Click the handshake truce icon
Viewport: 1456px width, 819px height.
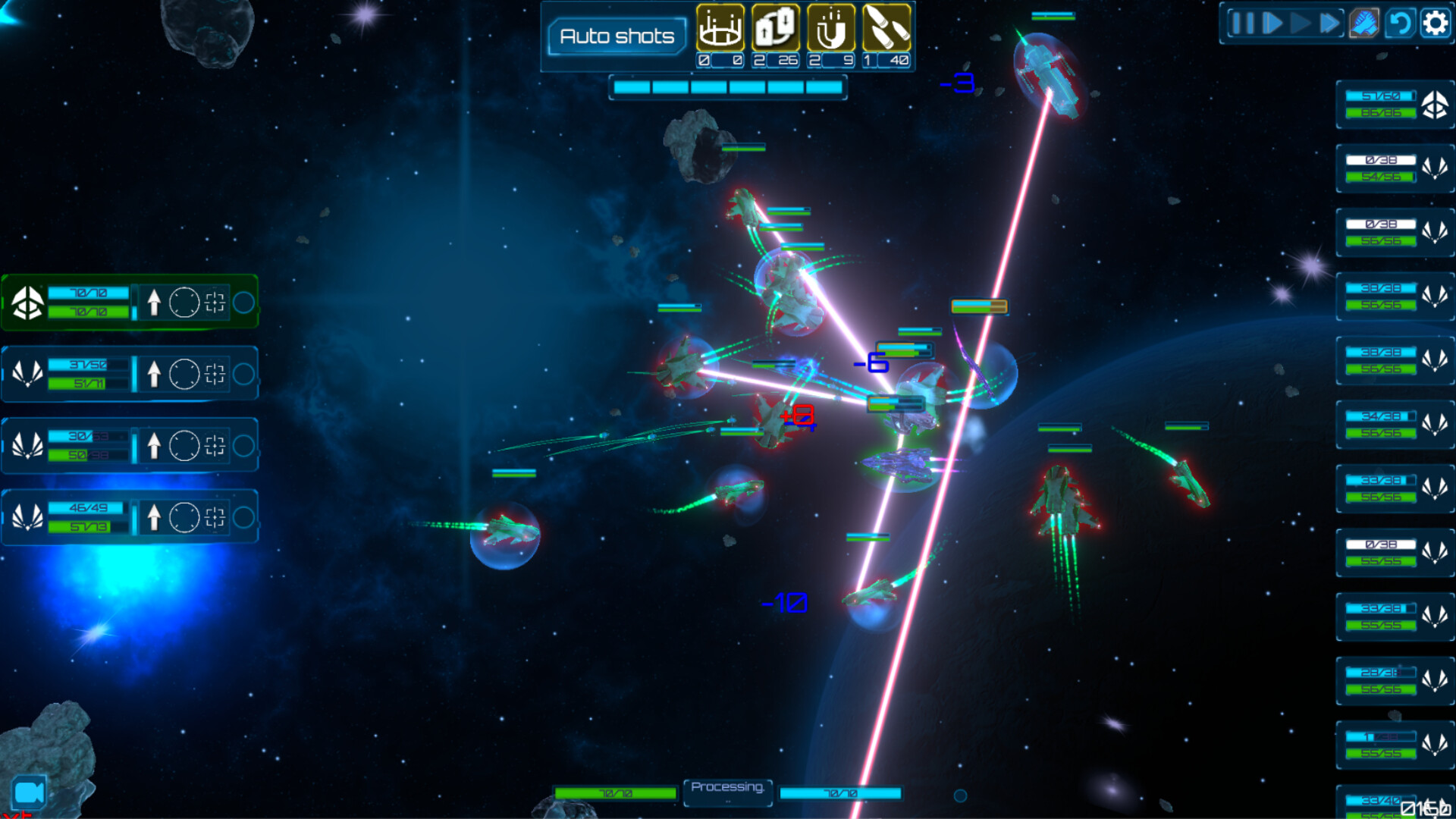1363,24
